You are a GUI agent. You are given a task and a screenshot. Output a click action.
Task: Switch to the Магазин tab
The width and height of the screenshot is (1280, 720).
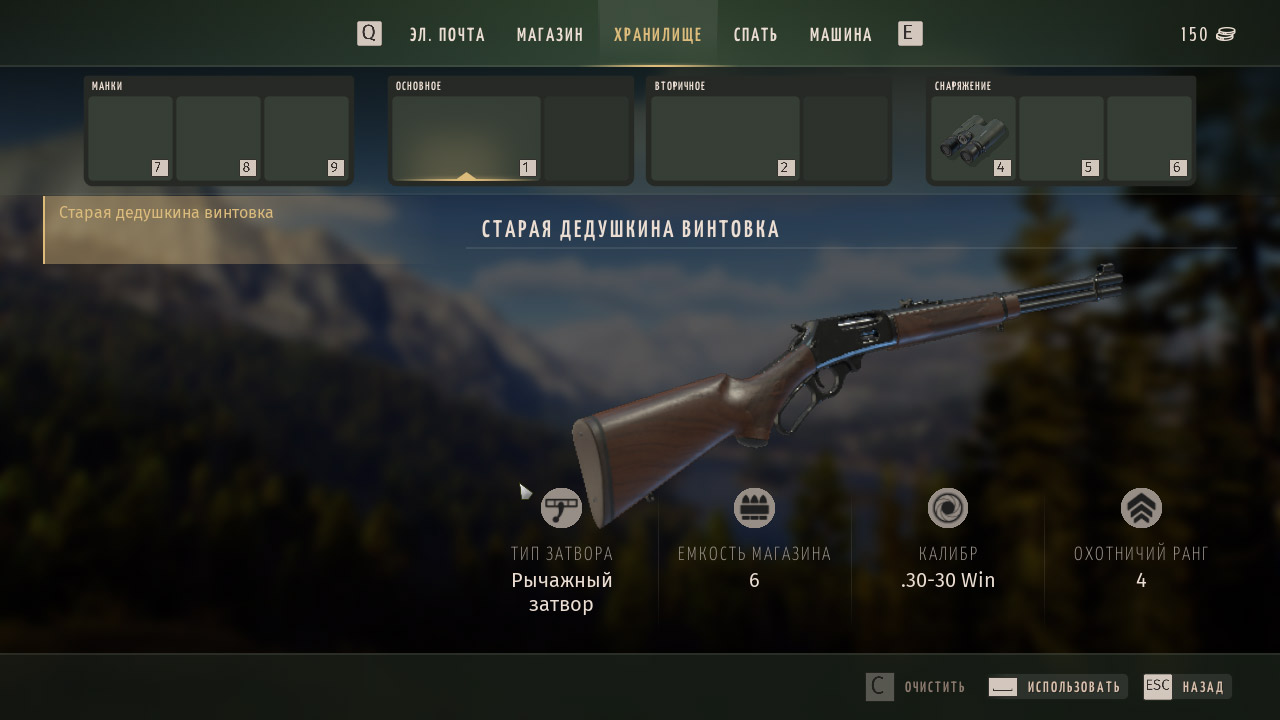coord(550,35)
